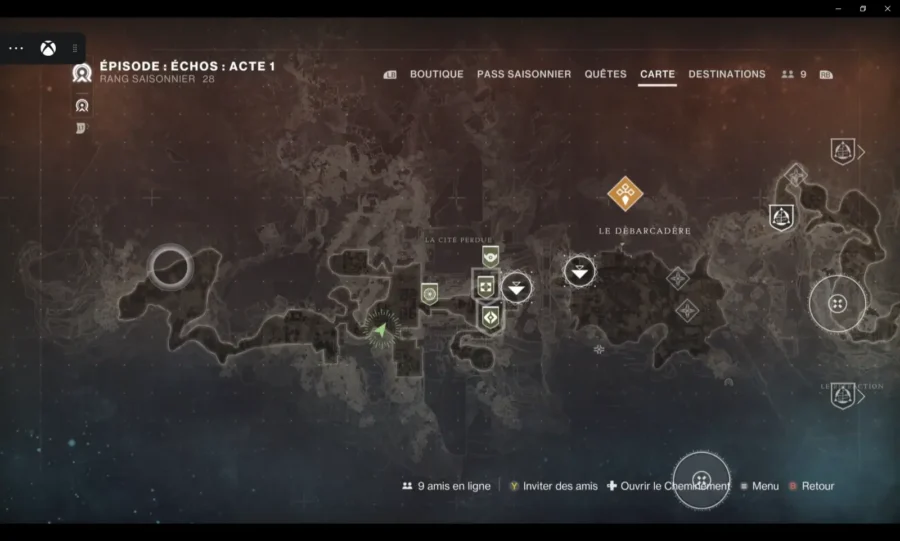Switch to the Pass Saisonnier tab

[524, 74]
